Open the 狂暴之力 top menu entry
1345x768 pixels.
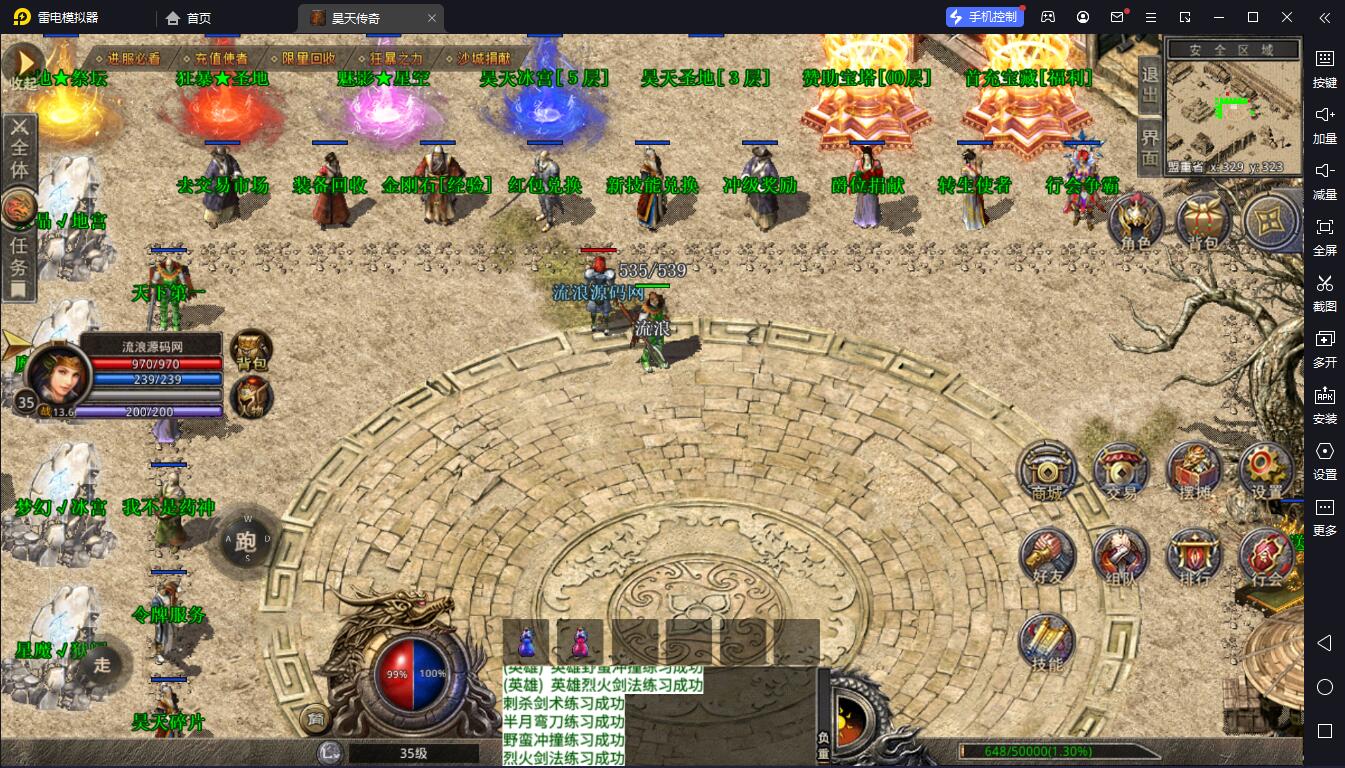(395, 58)
